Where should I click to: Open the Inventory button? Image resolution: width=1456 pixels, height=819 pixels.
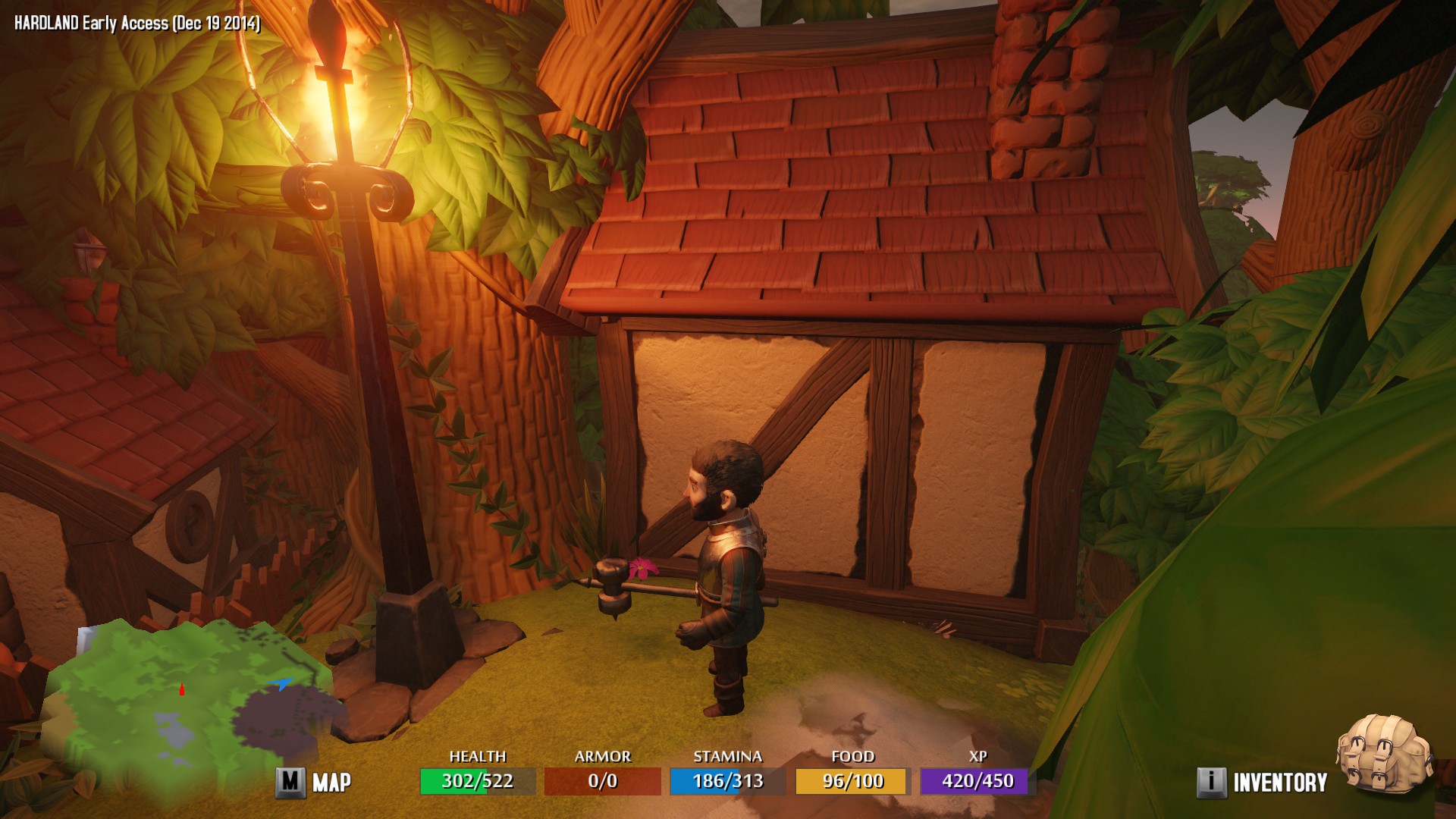1263,783
